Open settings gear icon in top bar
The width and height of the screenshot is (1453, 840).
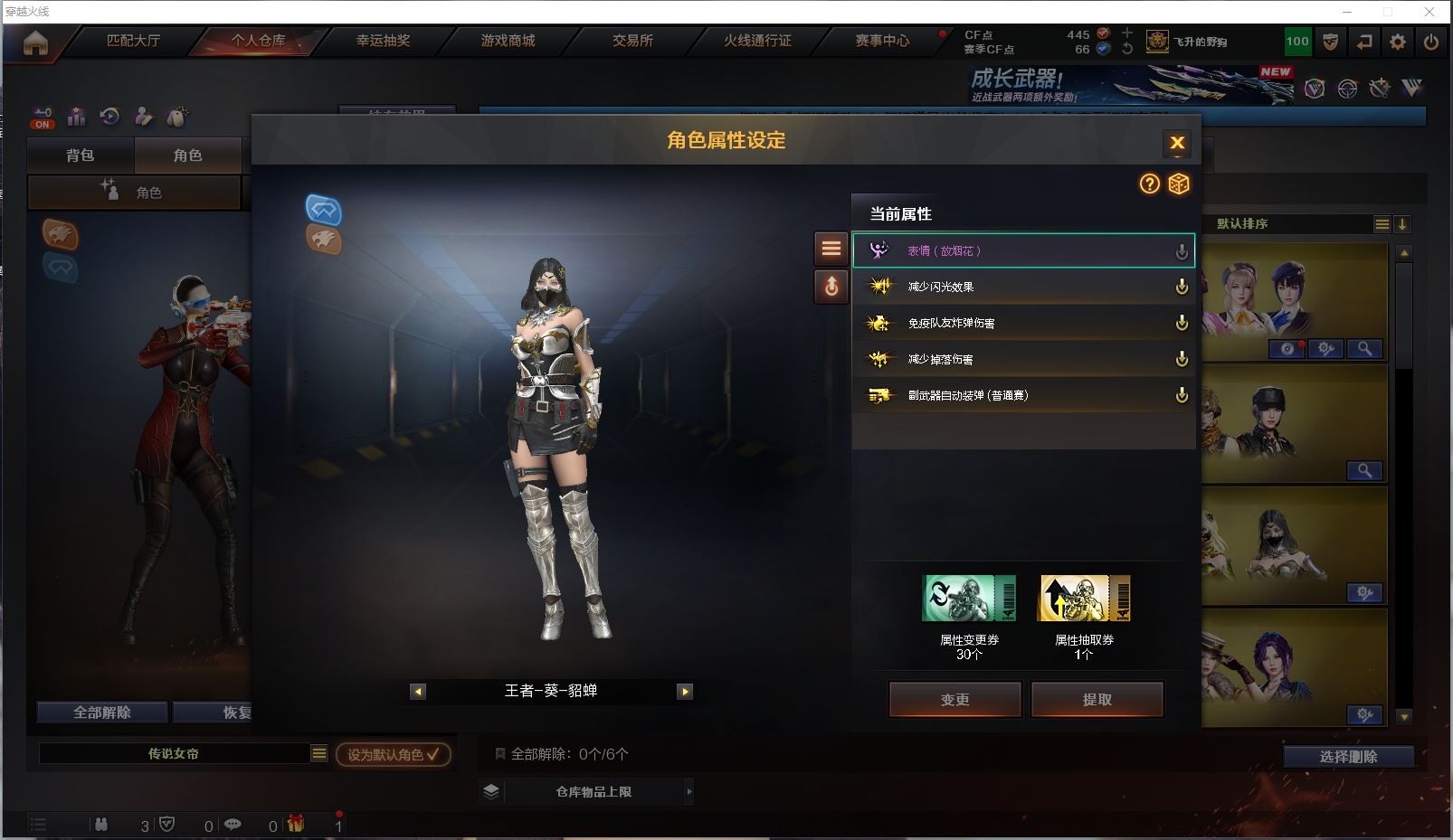click(1398, 42)
